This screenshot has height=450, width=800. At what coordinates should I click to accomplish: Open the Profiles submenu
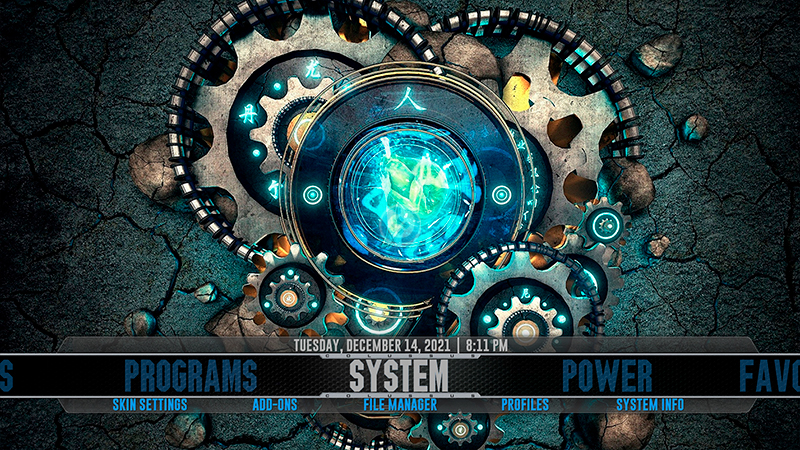click(525, 405)
